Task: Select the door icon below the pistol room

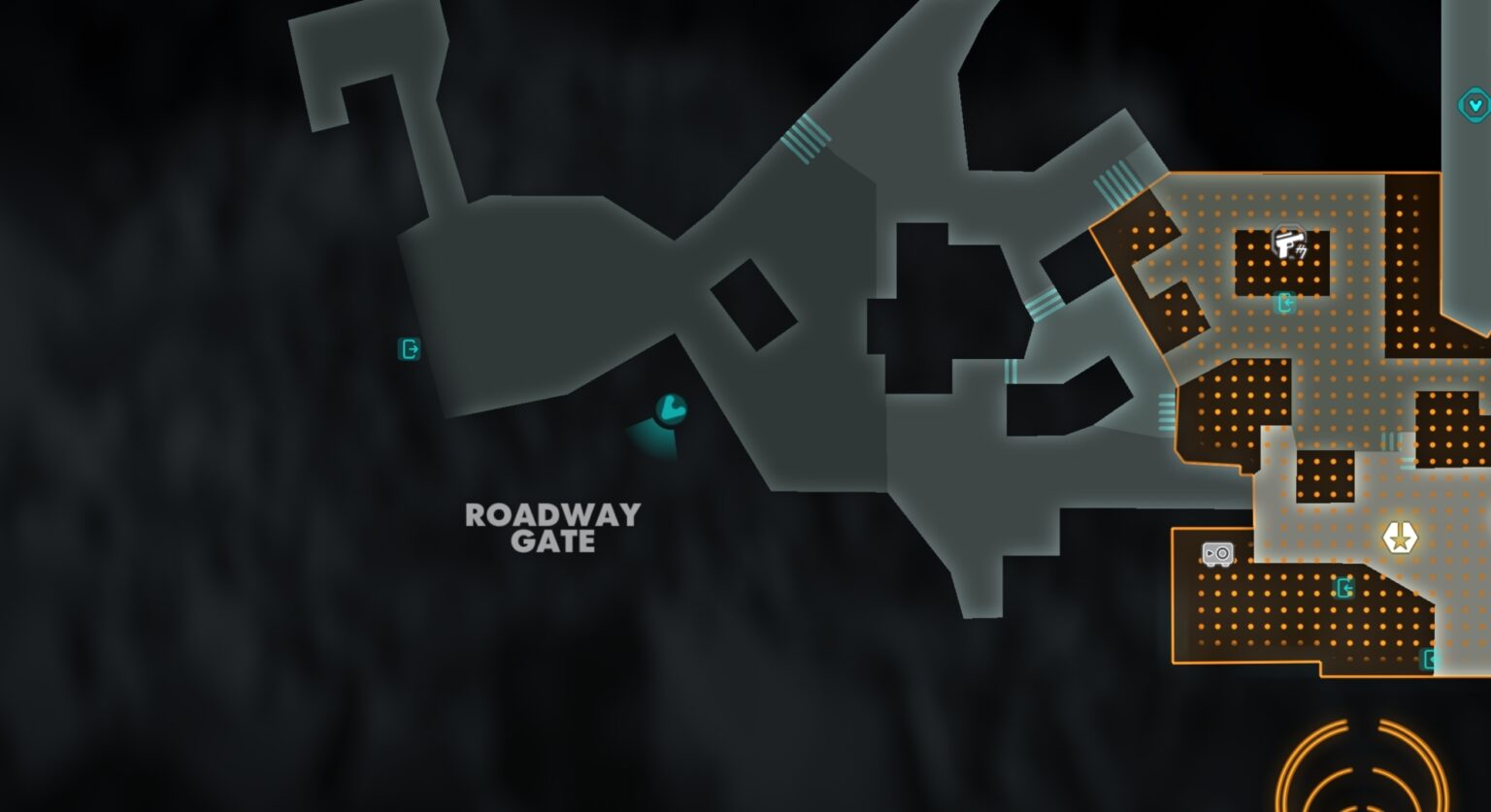Action: (1286, 304)
